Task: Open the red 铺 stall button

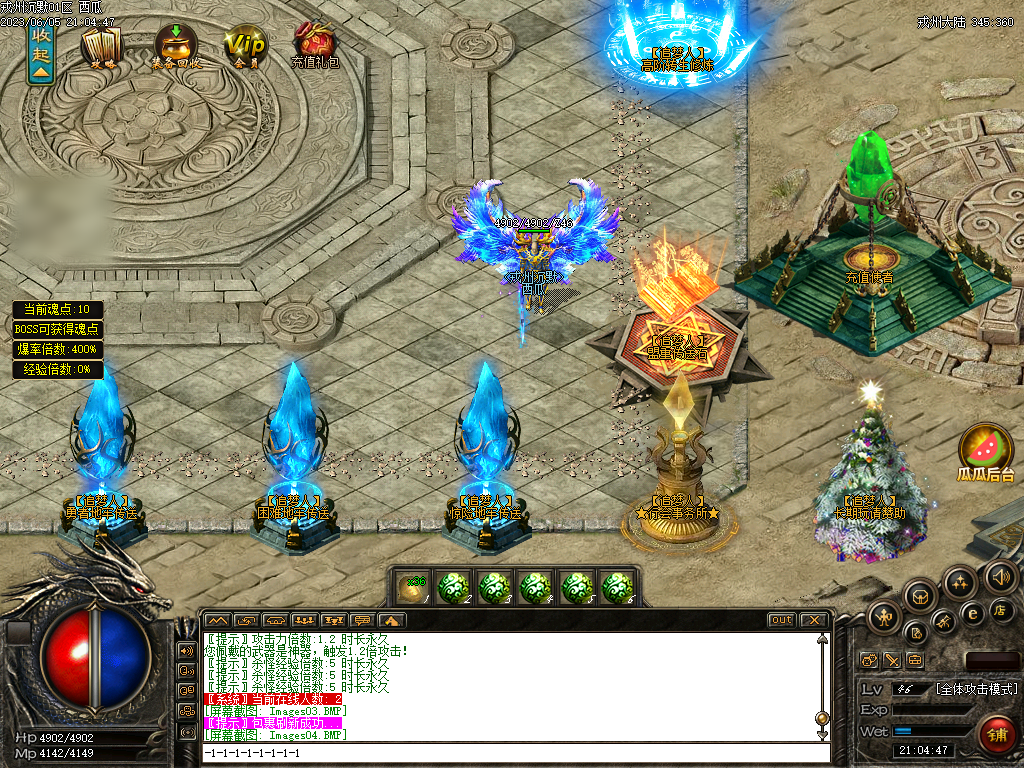Action: pos(996,735)
